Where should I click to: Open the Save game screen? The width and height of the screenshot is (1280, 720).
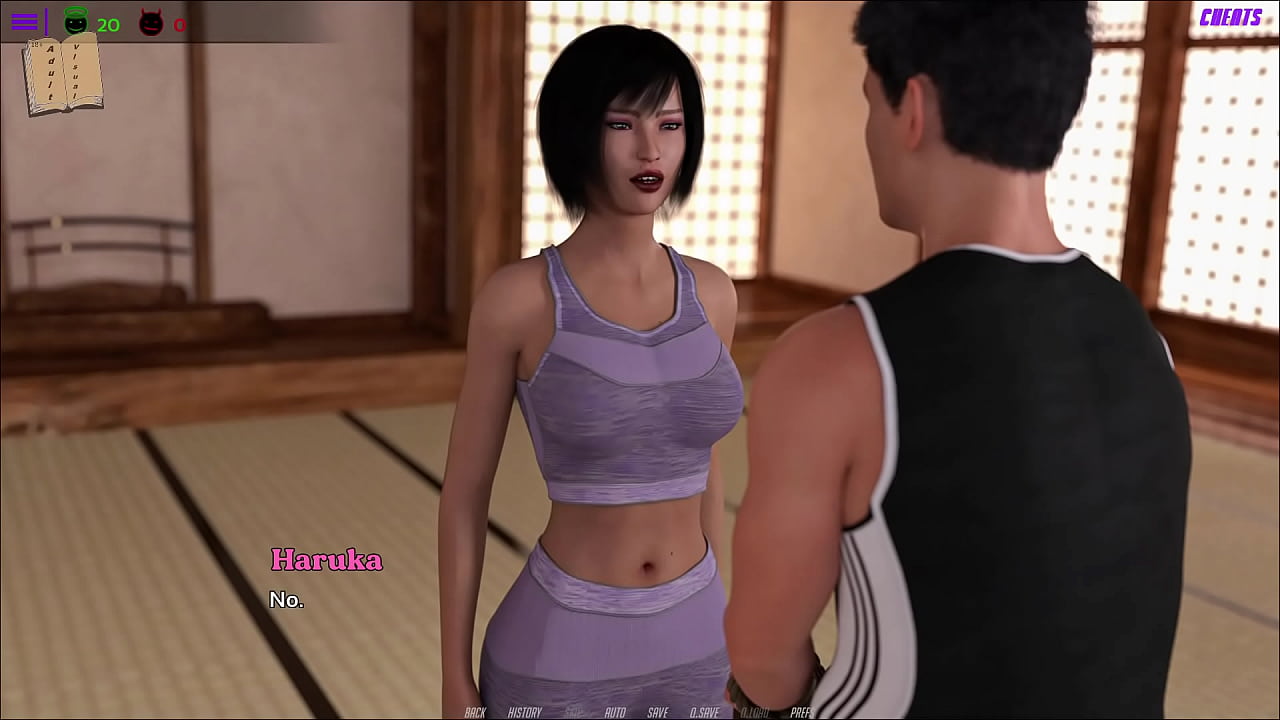click(x=657, y=712)
